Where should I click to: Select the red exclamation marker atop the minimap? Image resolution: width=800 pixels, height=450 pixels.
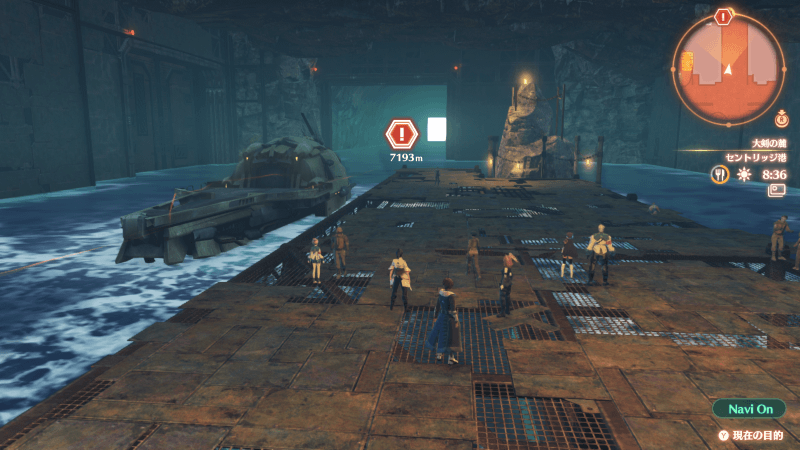click(724, 16)
